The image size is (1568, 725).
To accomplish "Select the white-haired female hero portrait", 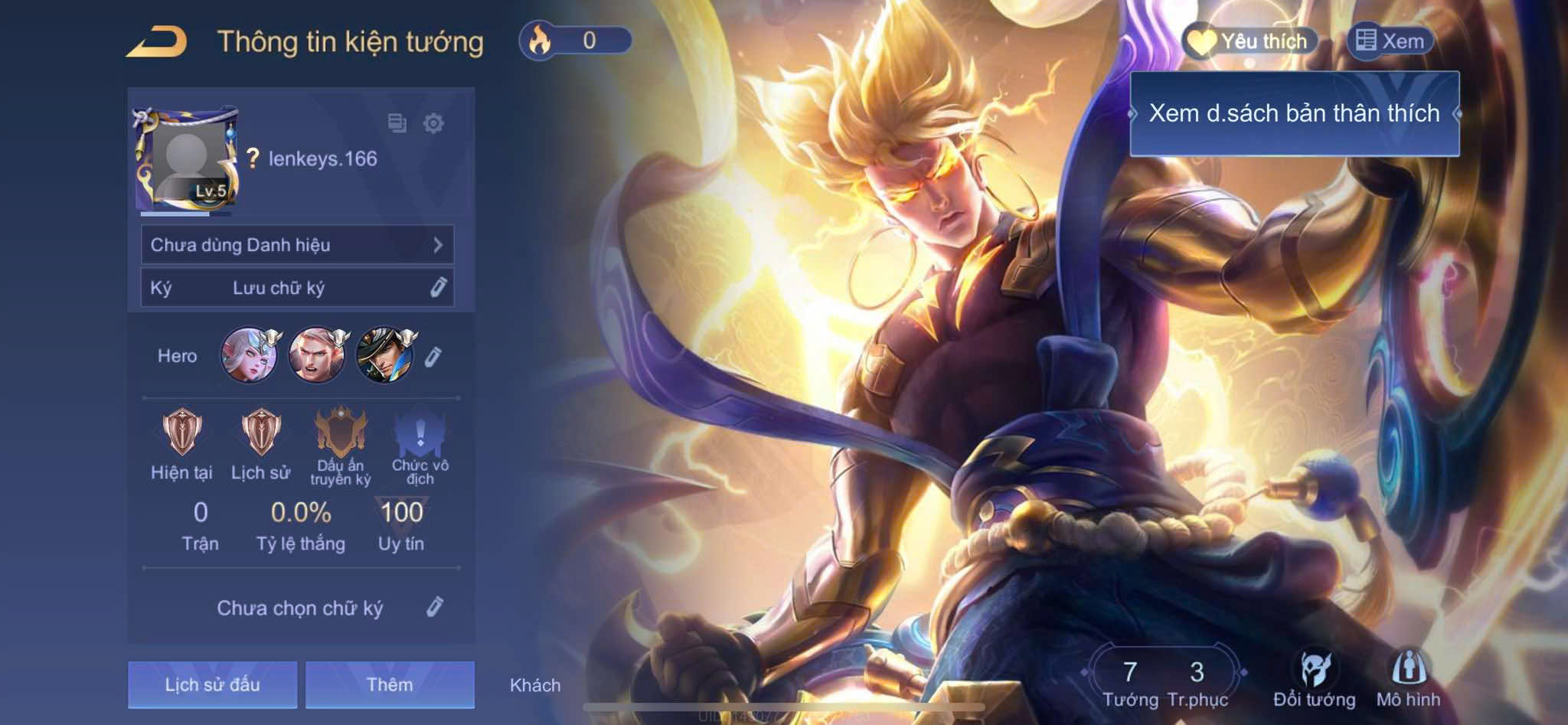I will [249, 355].
